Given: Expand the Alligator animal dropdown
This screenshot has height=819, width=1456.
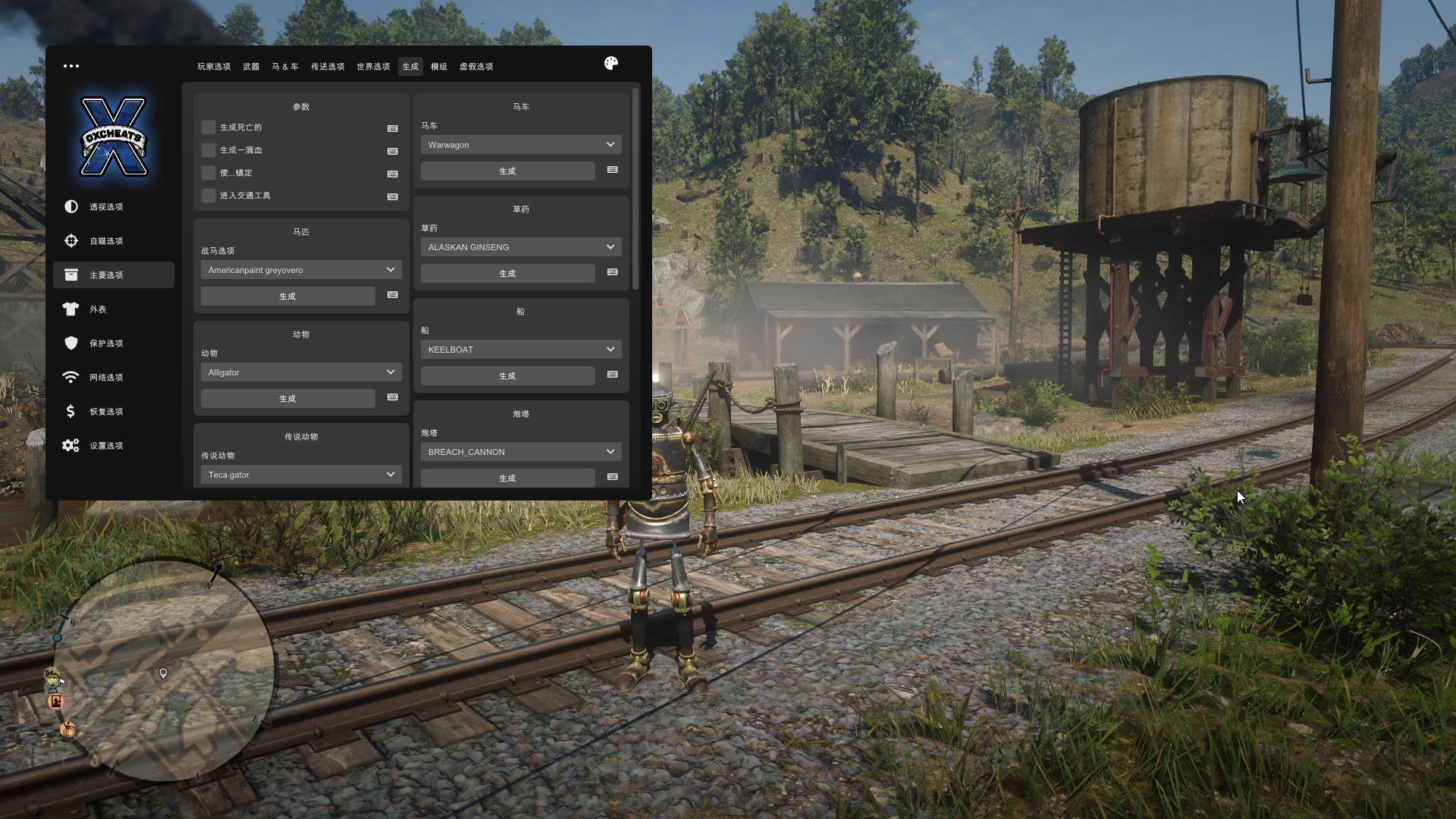Looking at the screenshot, I should [301, 372].
